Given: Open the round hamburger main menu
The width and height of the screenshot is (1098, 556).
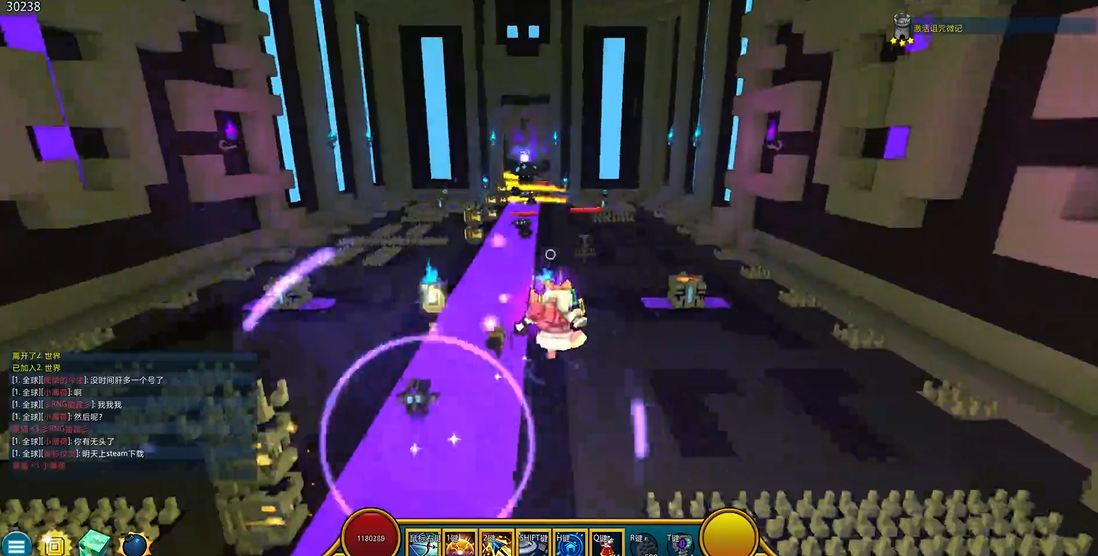Looking at the screenshot, I should 18,545.
